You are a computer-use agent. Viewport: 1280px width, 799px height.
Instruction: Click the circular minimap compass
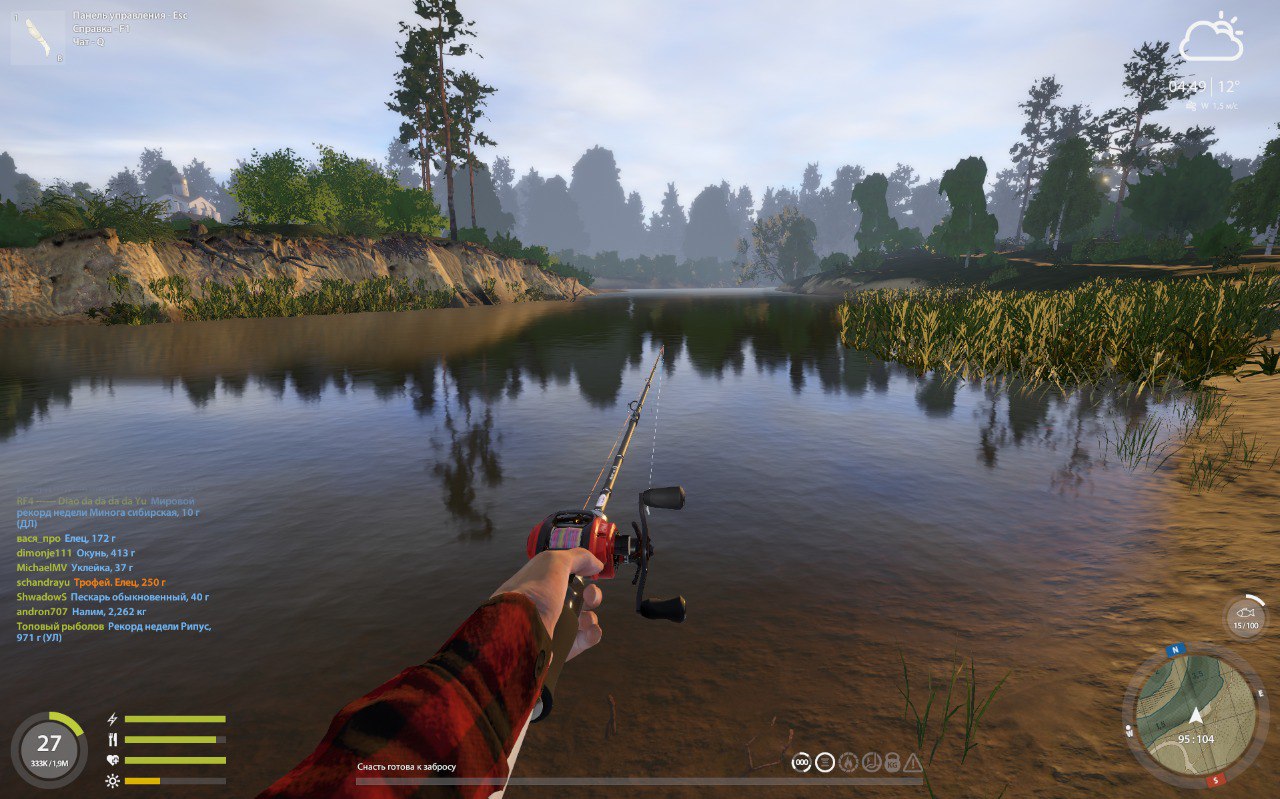(1194, 714)
